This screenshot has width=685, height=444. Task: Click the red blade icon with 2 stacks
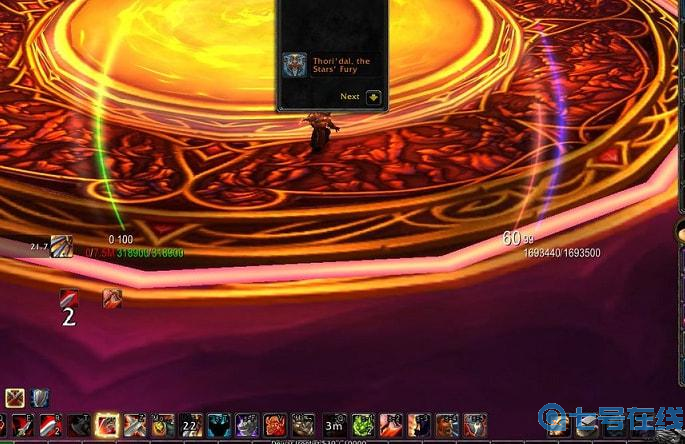pyautogui.click(x=68, y=298)
